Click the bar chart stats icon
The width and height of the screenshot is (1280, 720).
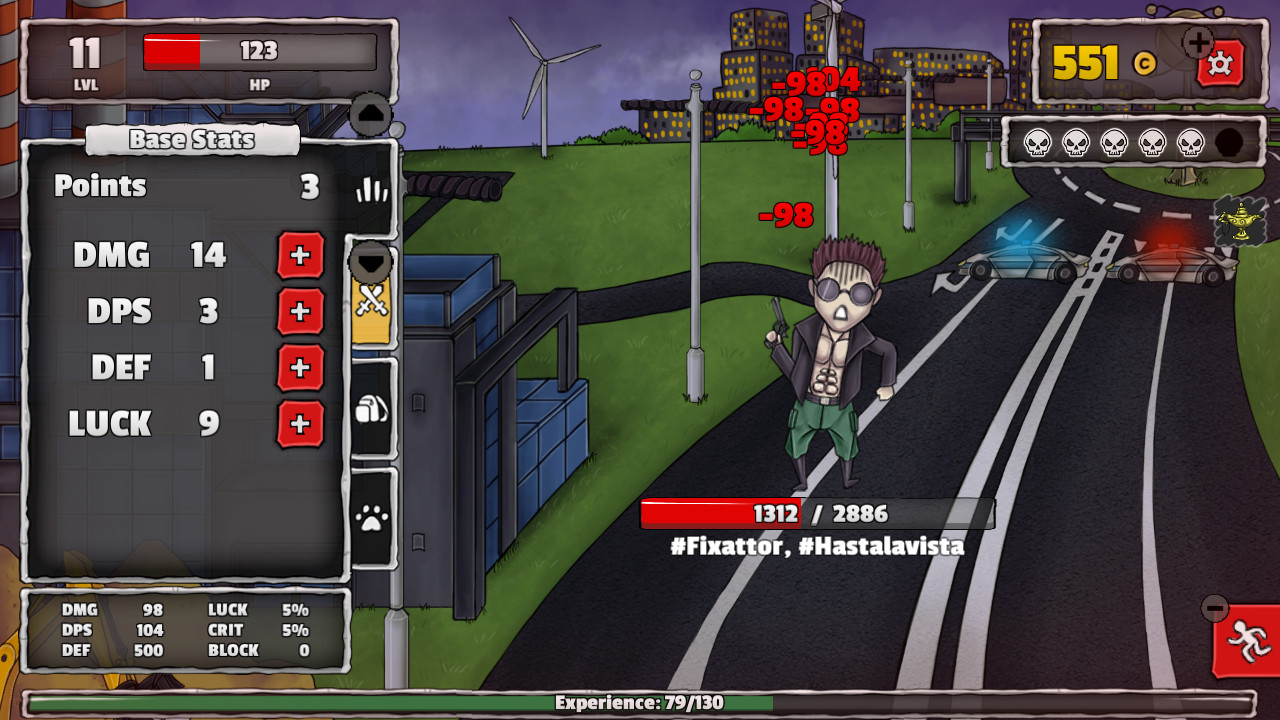(371, 186)
